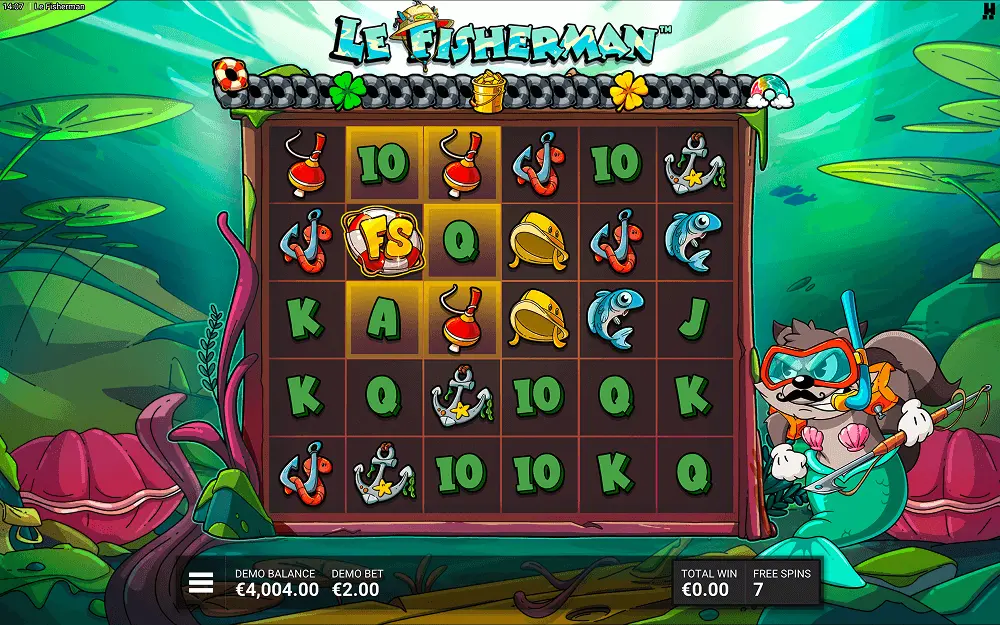Open the hamburger menu
The width and height of the screenshot is (1000, 625).
tap(201, 583)
